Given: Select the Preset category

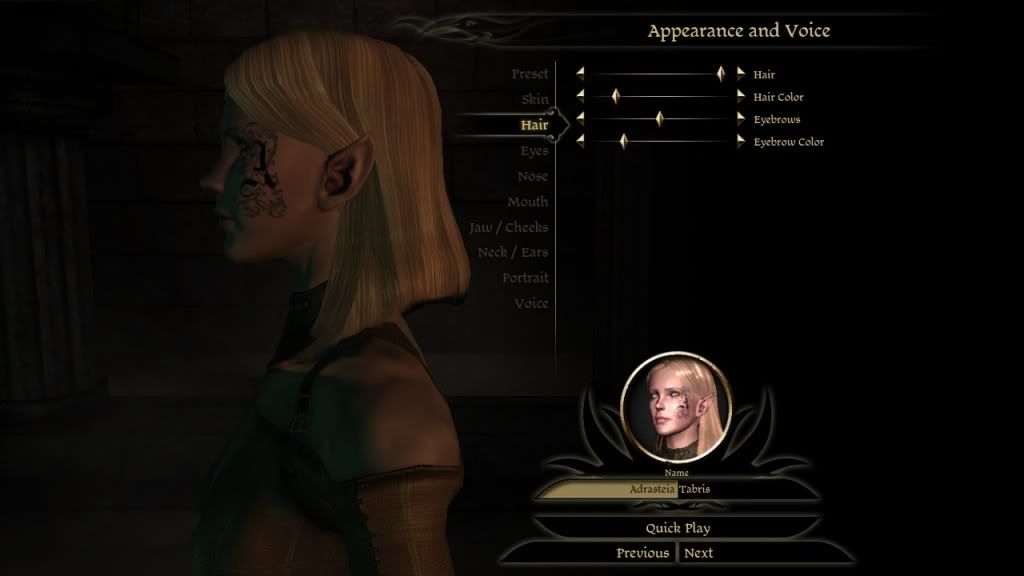Looking at the screenshot, I should click(529, 75).
